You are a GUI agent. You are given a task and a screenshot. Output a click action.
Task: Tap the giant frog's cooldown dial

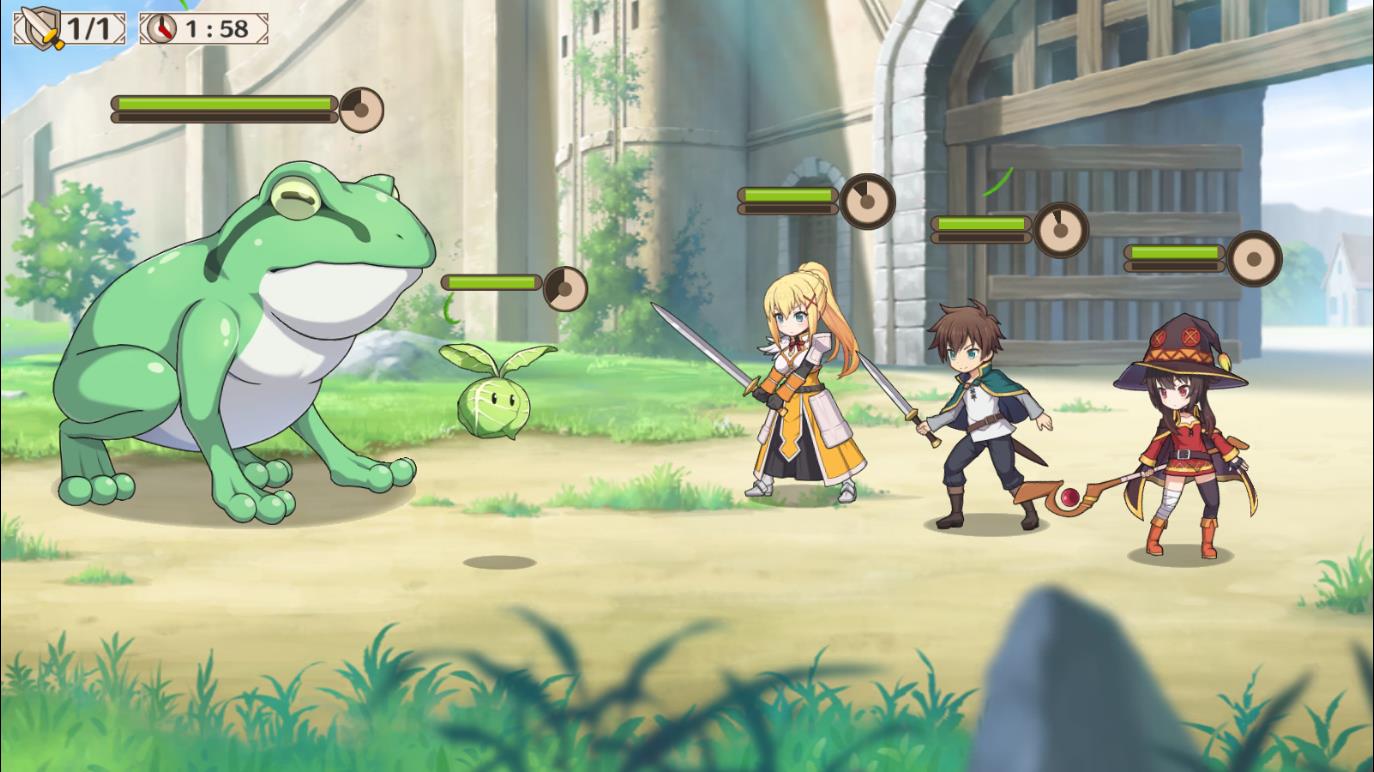tap(360, 107)
